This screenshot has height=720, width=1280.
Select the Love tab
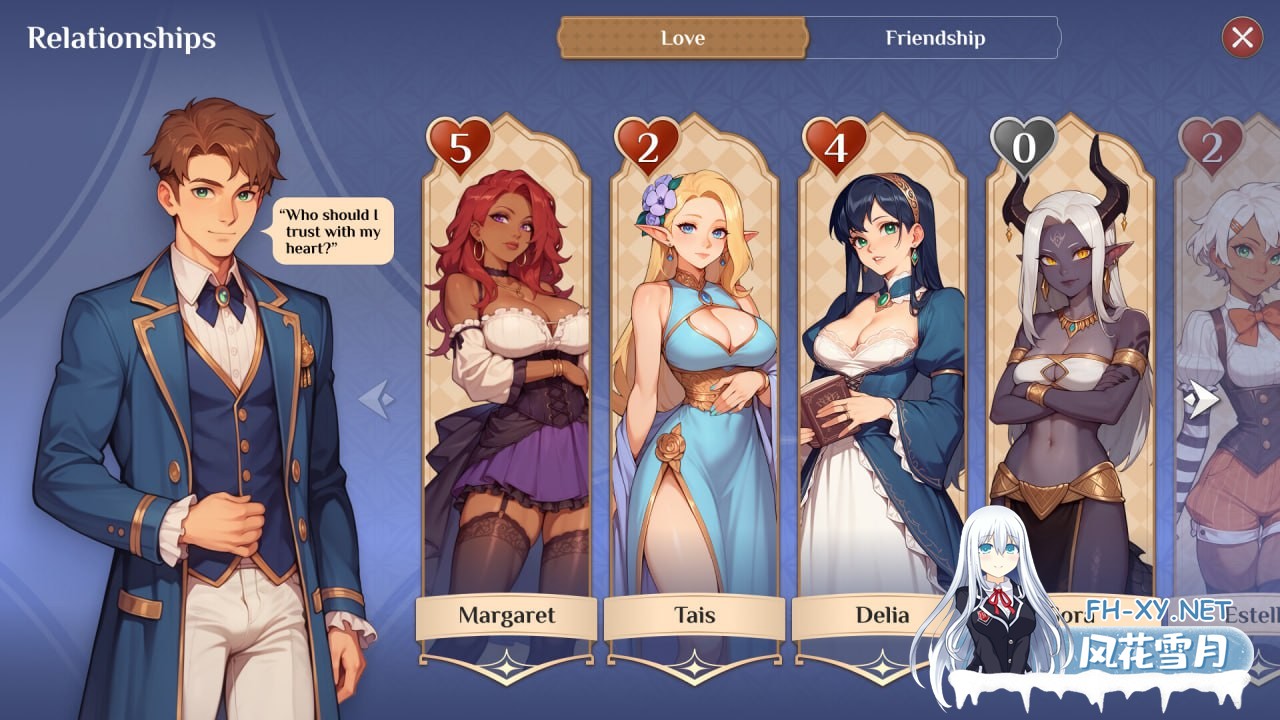(681, 38)
